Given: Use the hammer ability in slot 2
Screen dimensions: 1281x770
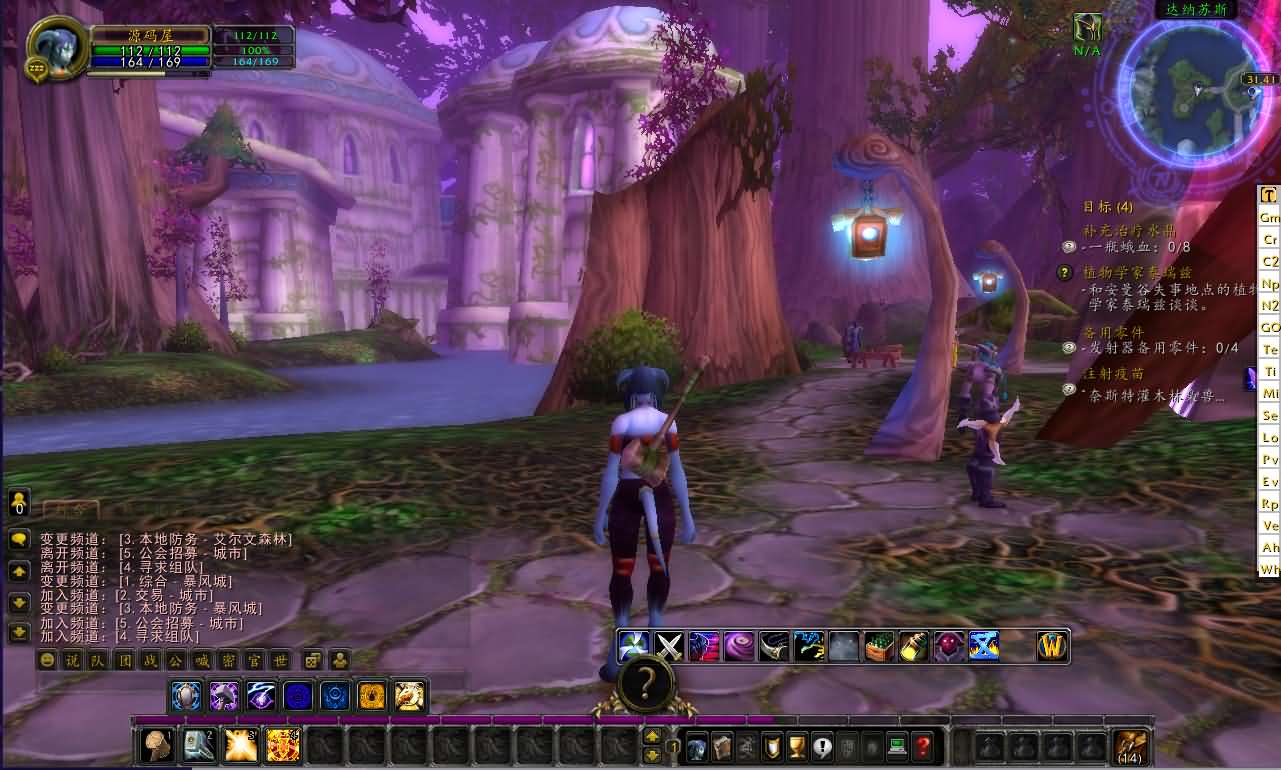Looking at the screenshot, I should point(198,745).
